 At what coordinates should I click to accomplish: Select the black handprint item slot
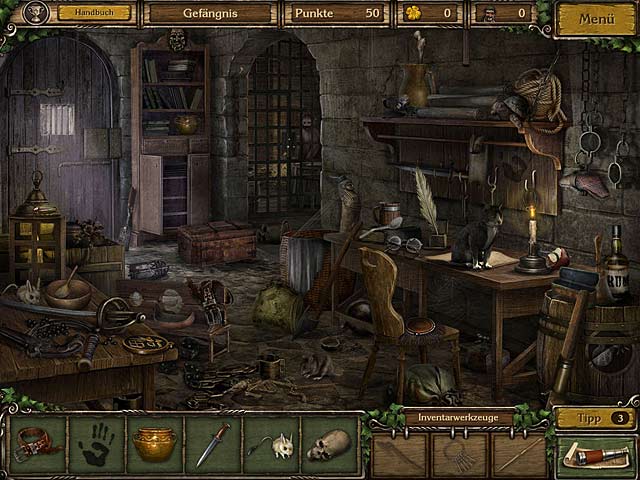coord(96,444)
